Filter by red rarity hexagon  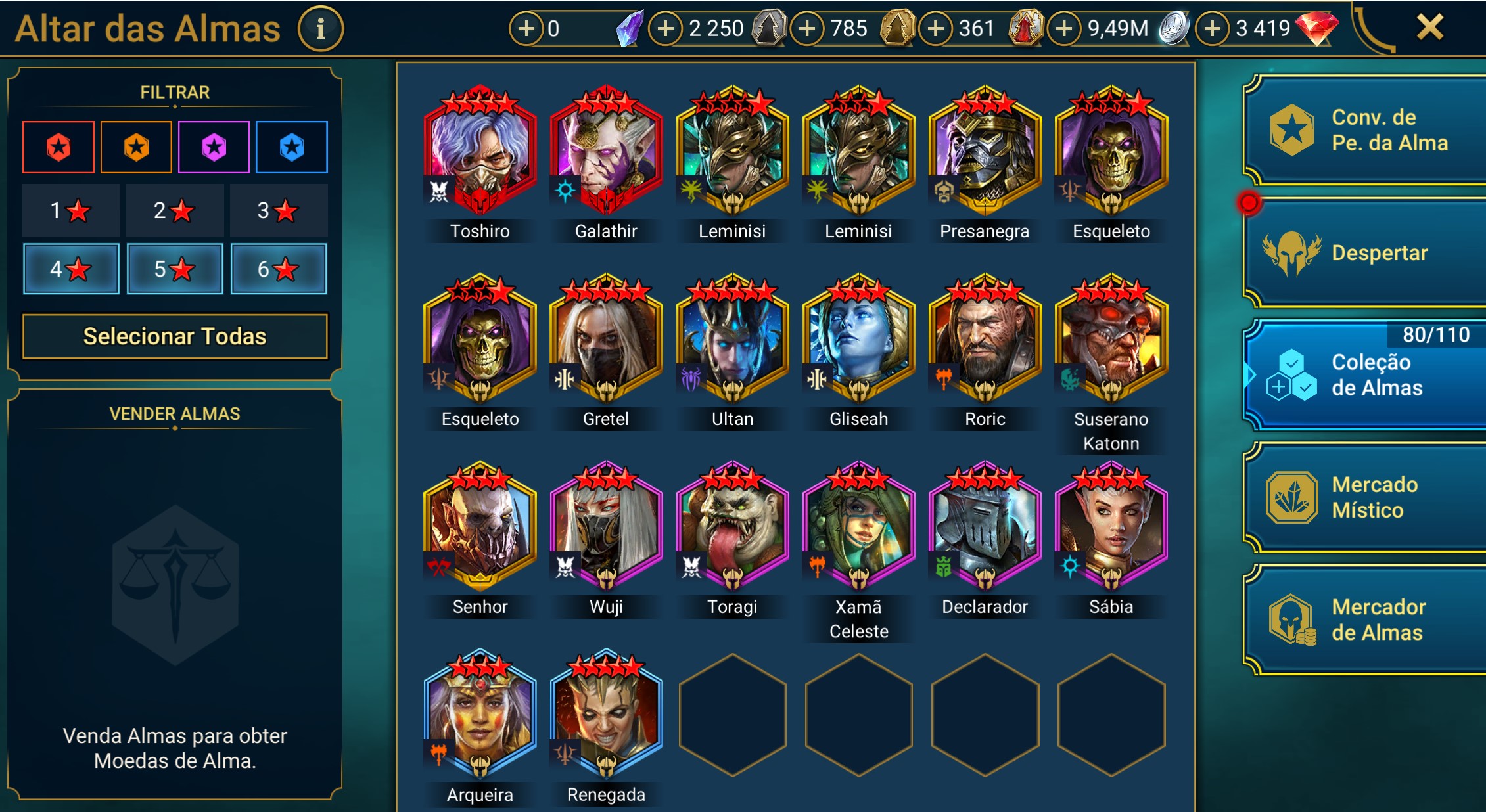[x=58, y=147]
